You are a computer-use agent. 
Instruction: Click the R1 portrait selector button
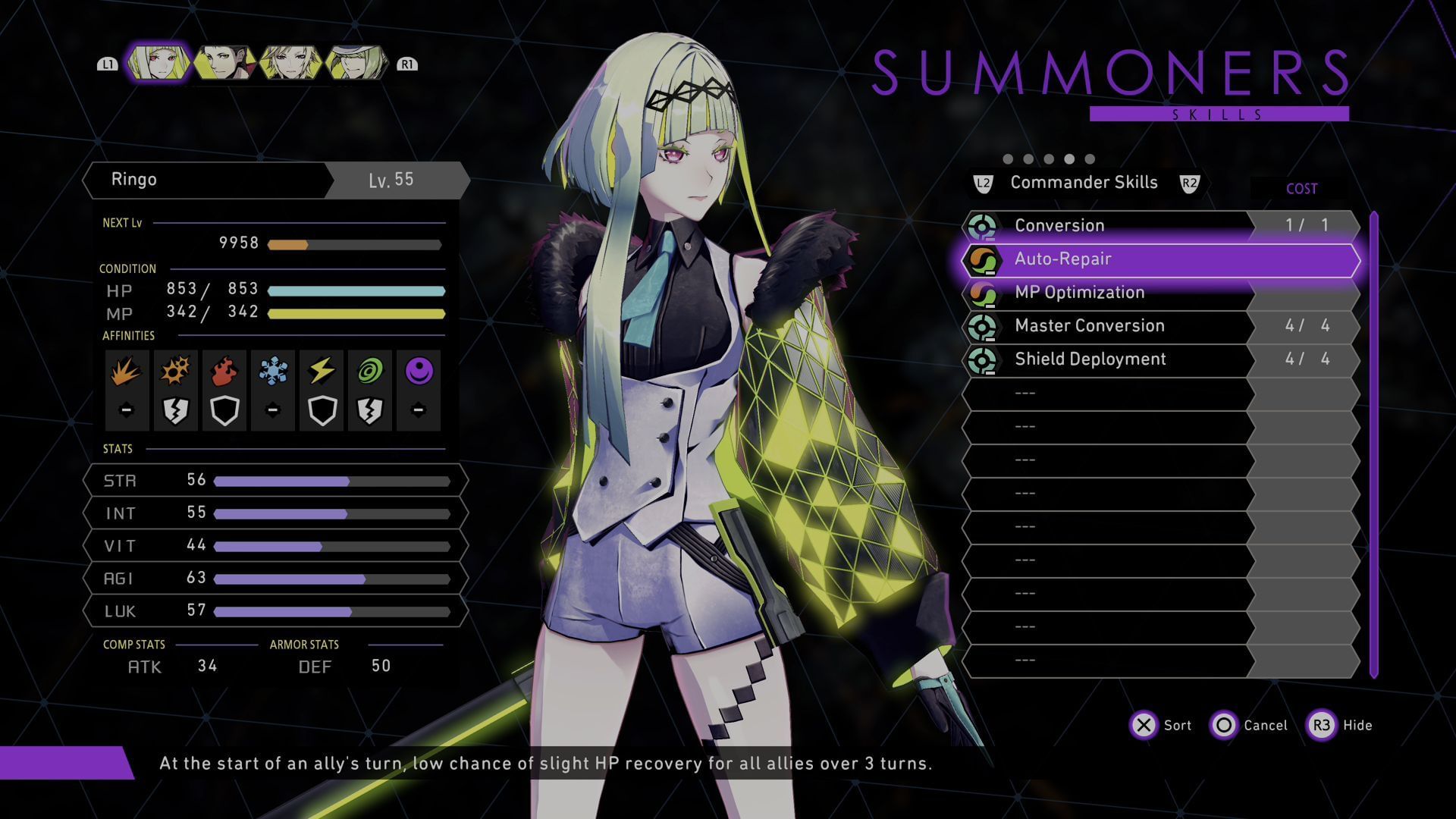(406, 64)
